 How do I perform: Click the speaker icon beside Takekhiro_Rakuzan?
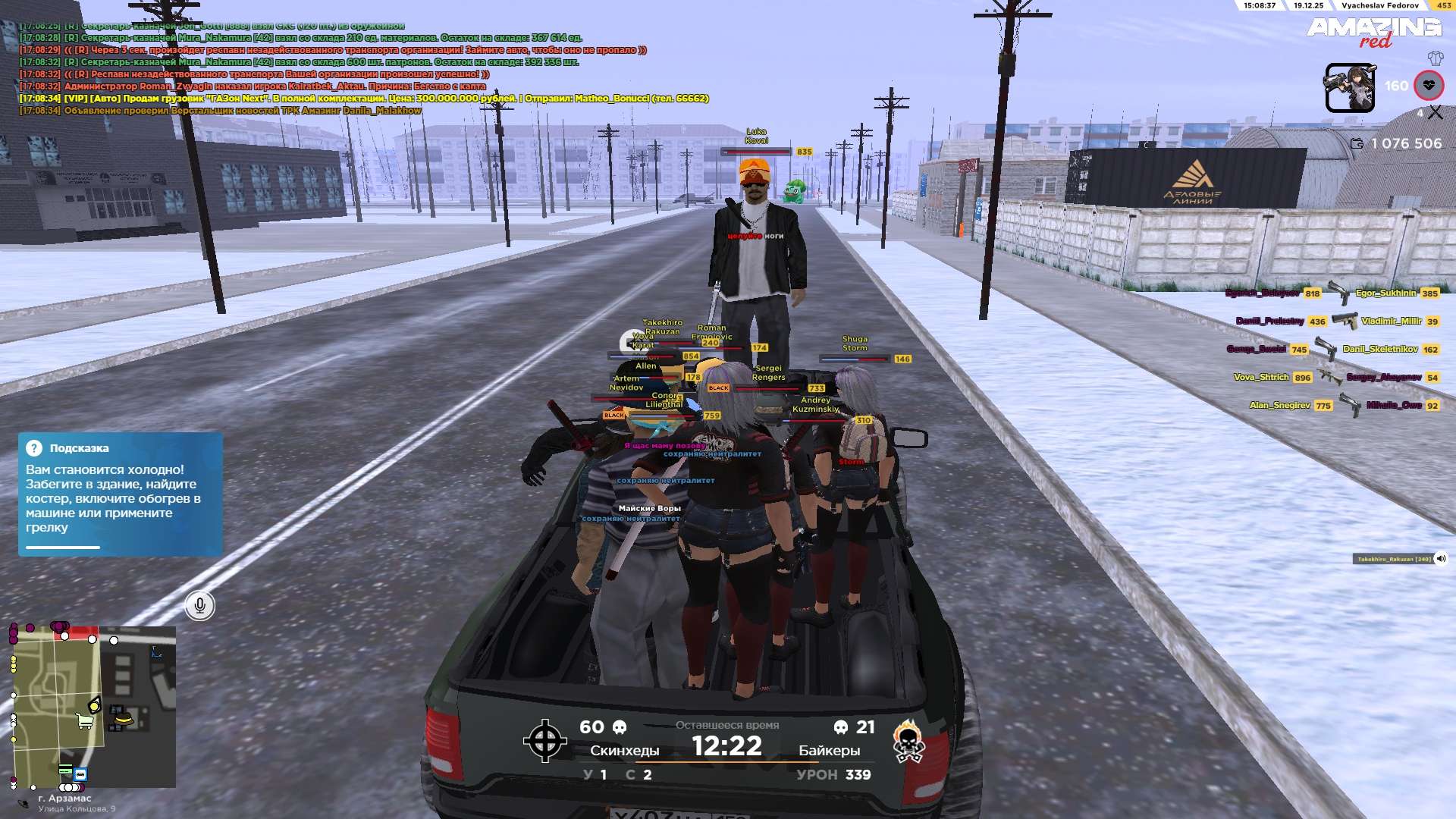pyautogui.click(x=1441, y=559)
